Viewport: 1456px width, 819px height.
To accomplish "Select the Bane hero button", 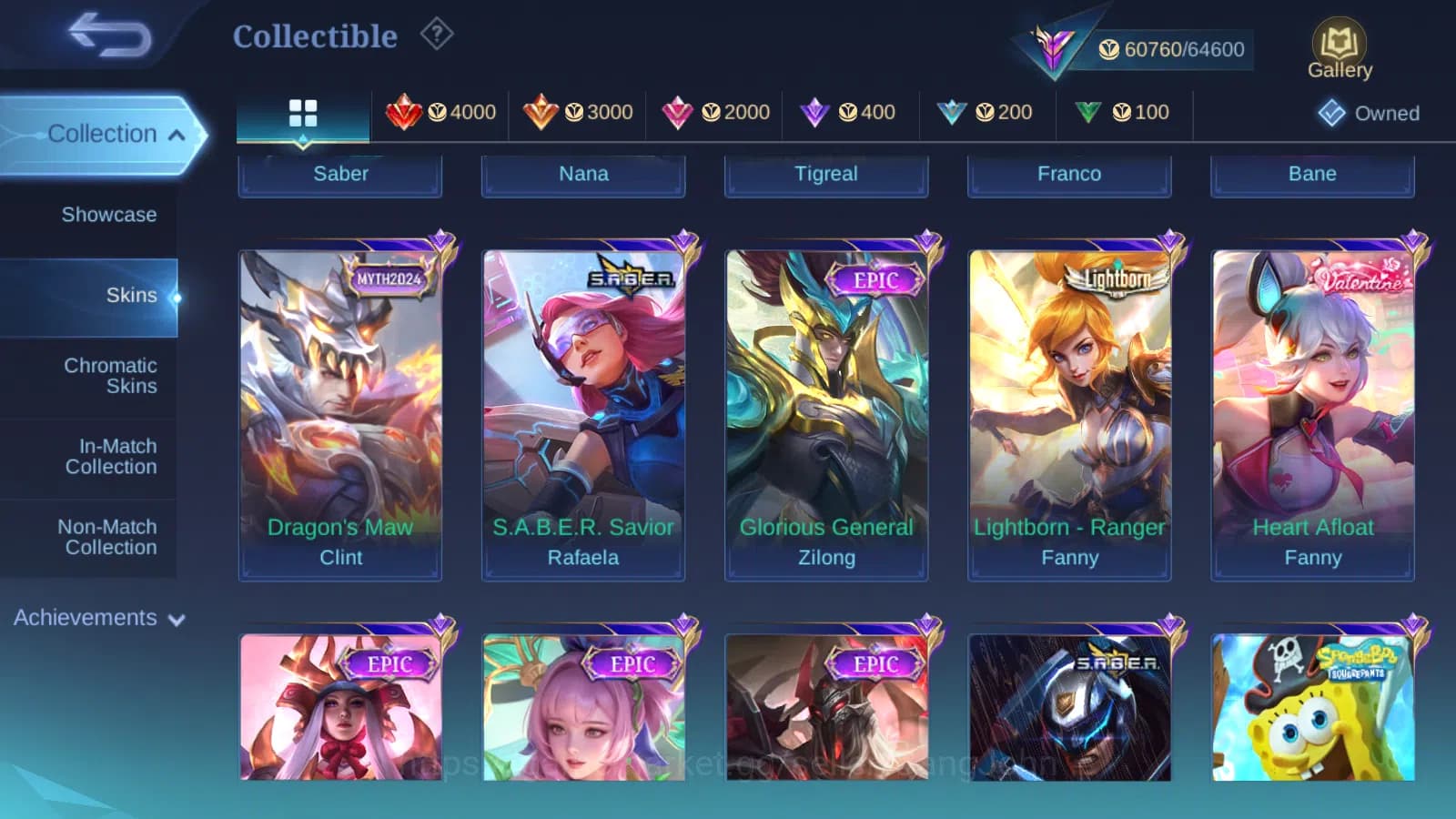I will [x=1312, y=173].
